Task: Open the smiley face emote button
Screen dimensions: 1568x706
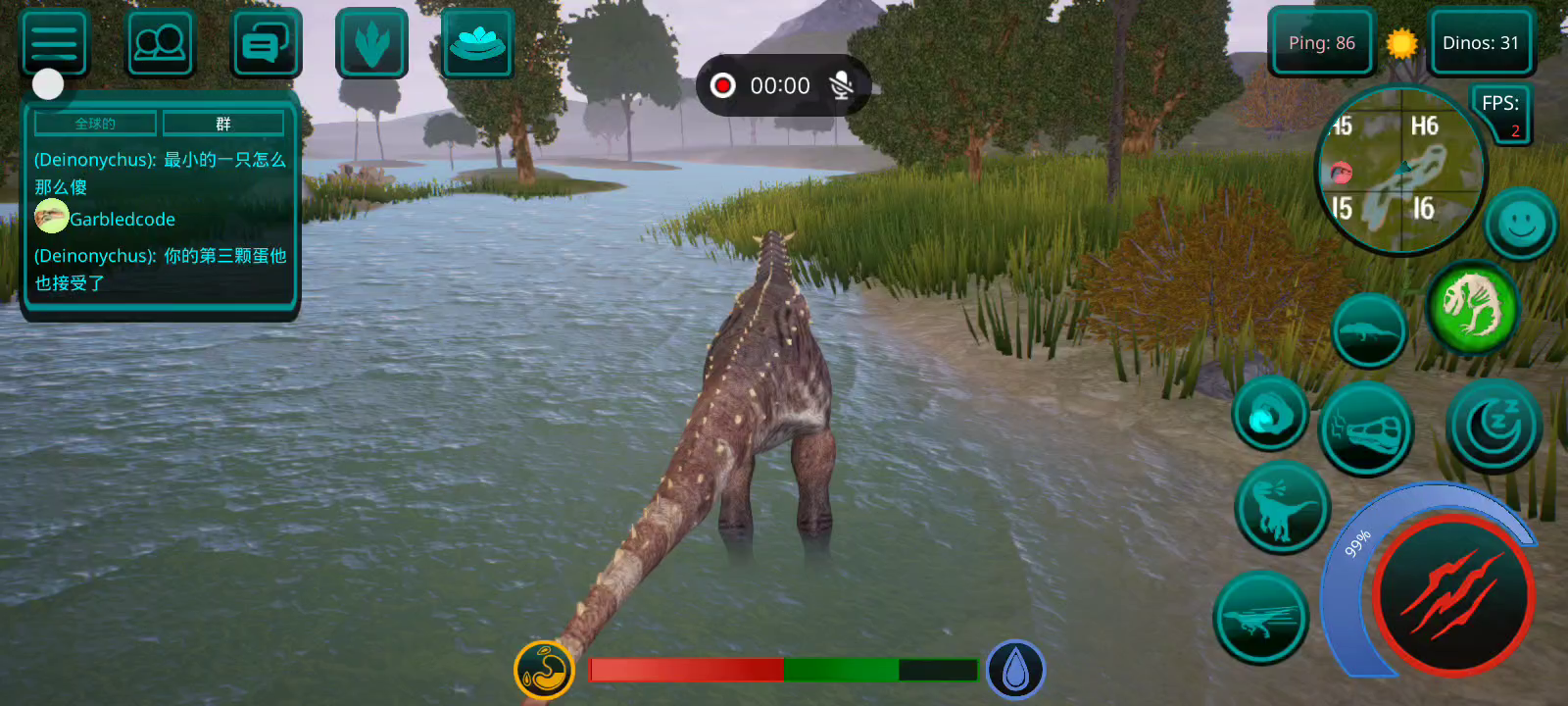Action: point(1520,225)
